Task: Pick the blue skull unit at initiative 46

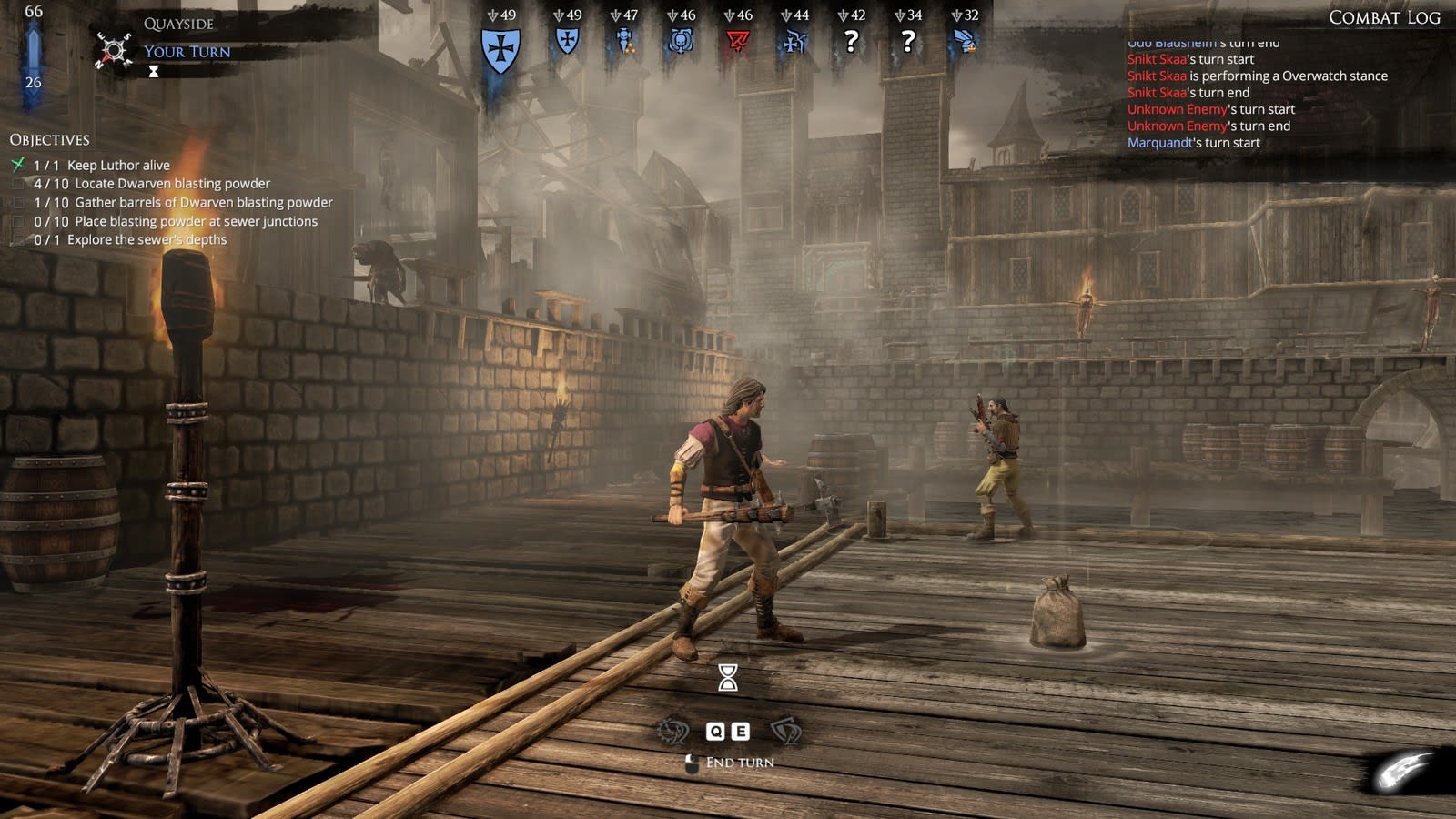Action: point(681,41)
